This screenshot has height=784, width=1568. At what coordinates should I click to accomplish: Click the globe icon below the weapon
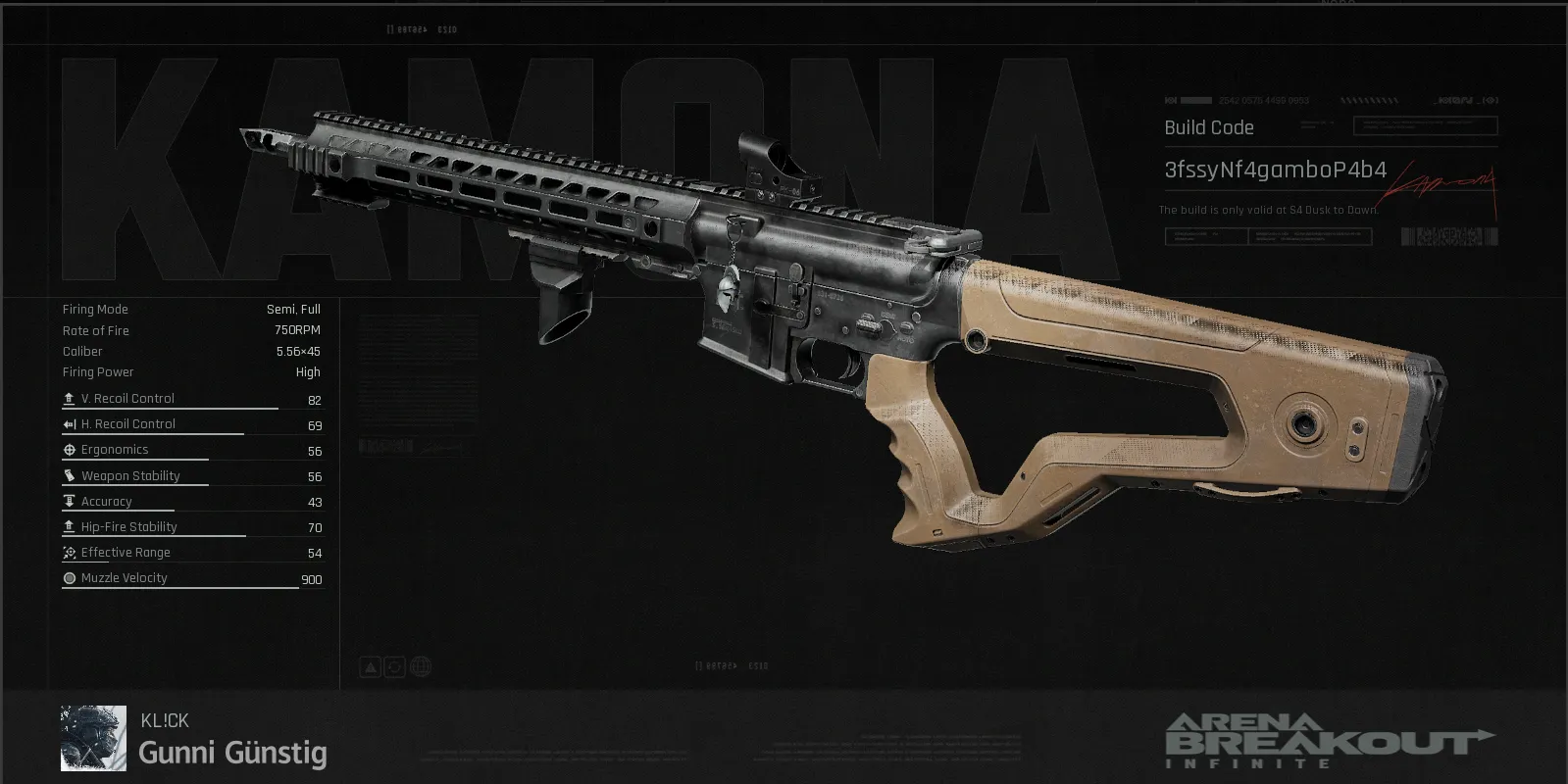420,665
